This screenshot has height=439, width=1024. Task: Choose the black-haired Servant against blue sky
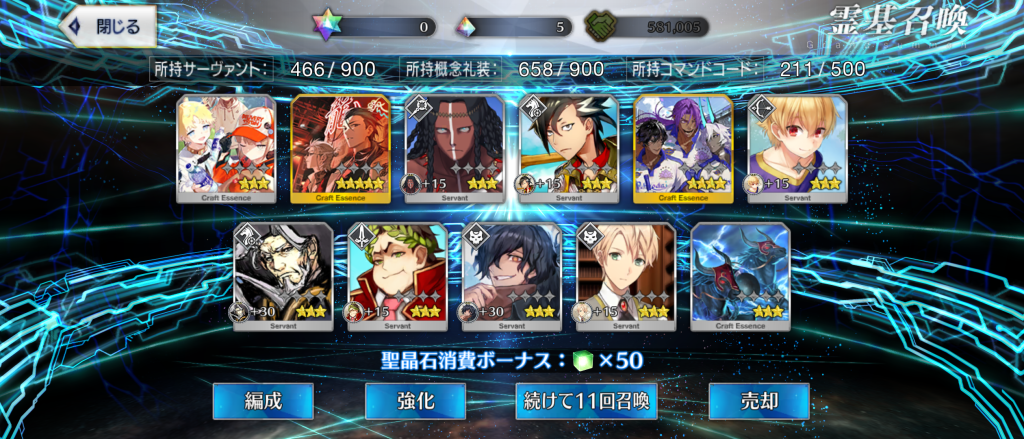[x=568, y=148]
